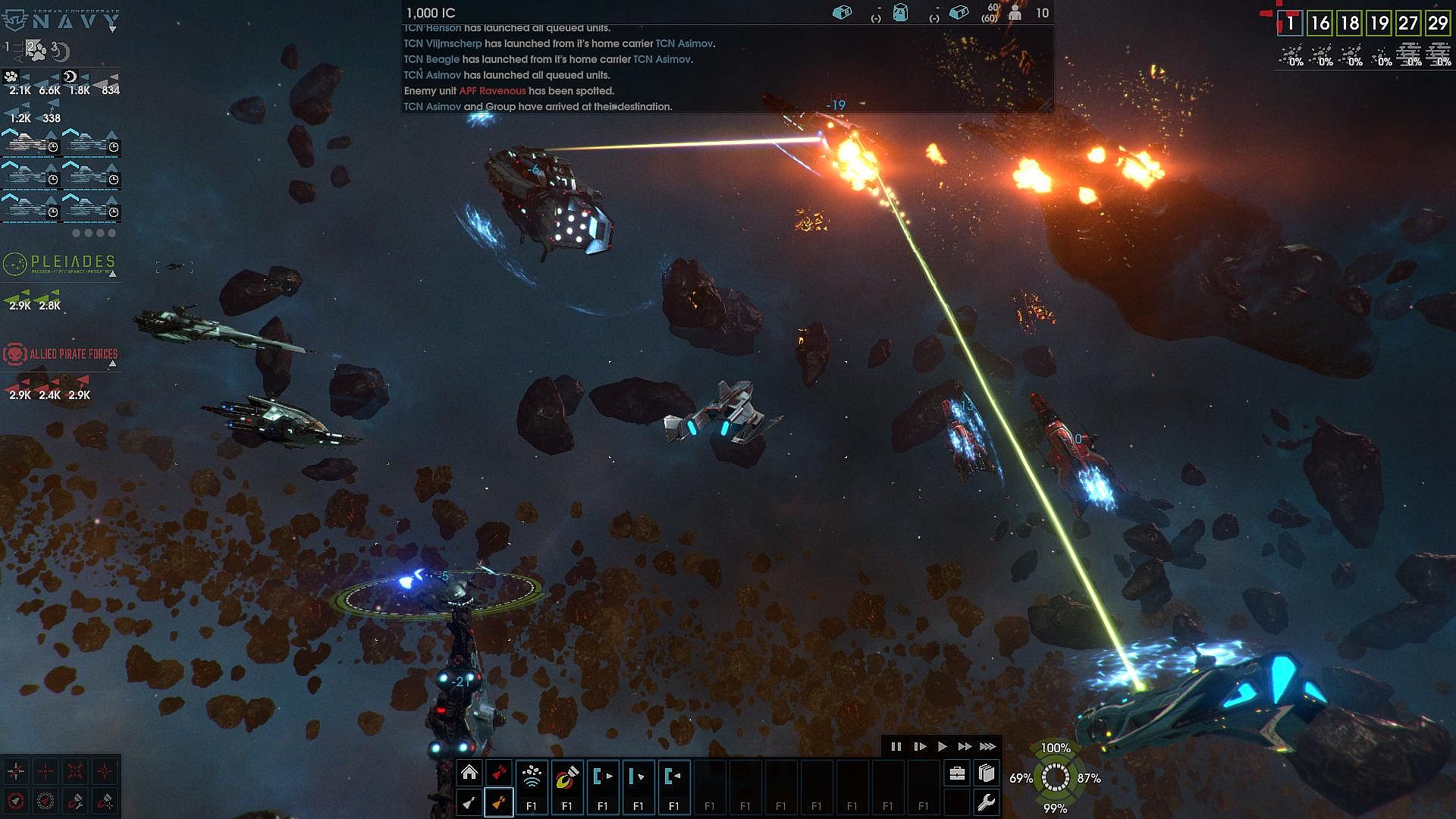Screen dimensions: 1456x819
Task: Open the briefcase panel button
Action: pyautogui.click(x=957, y=773)
